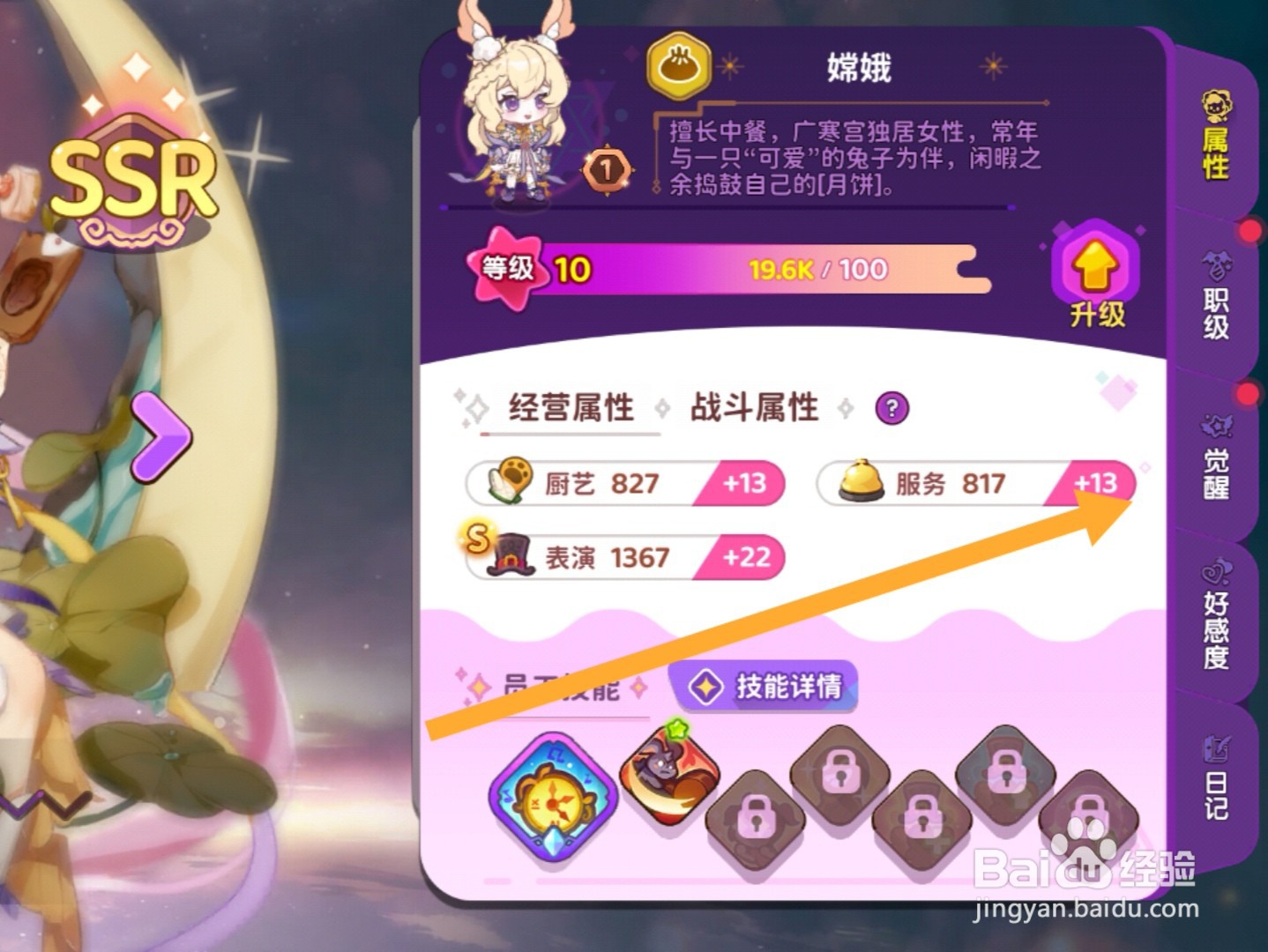Open the question mark help icon
The image size is (1268, 952).
click(892, 407)
